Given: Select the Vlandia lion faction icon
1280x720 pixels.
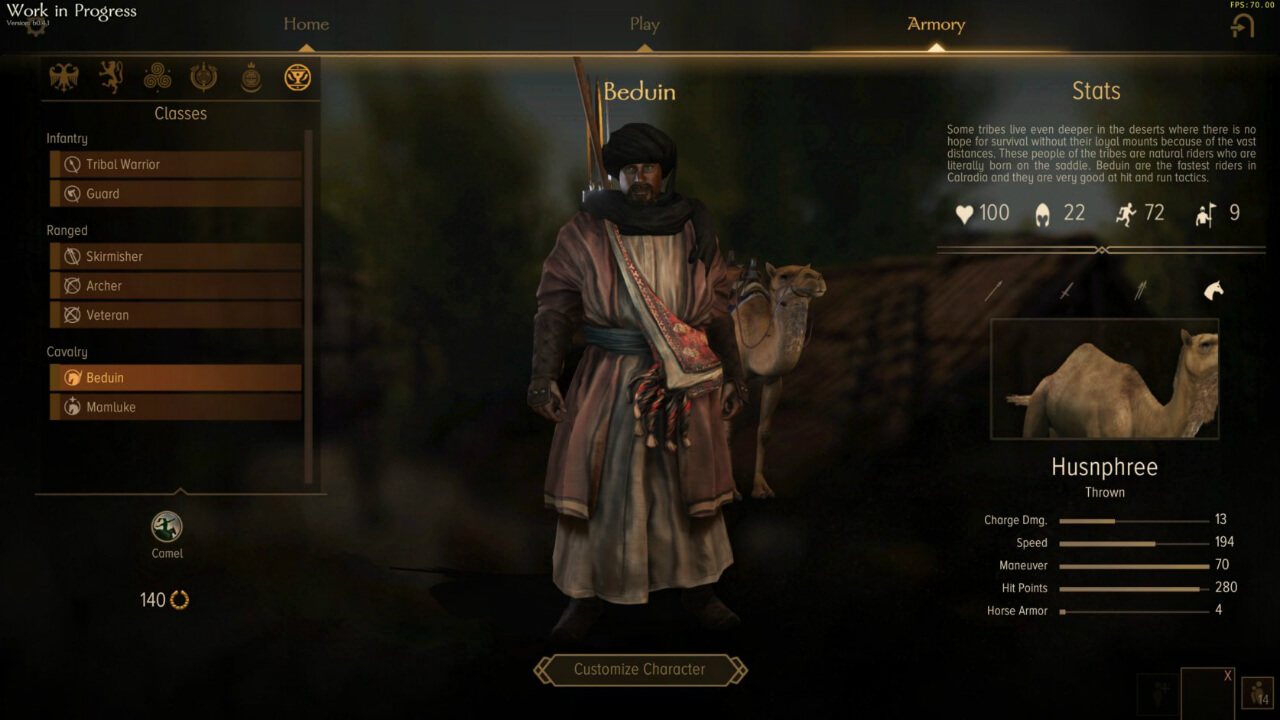Looking at the screenshot, I should tap(111, 77).
